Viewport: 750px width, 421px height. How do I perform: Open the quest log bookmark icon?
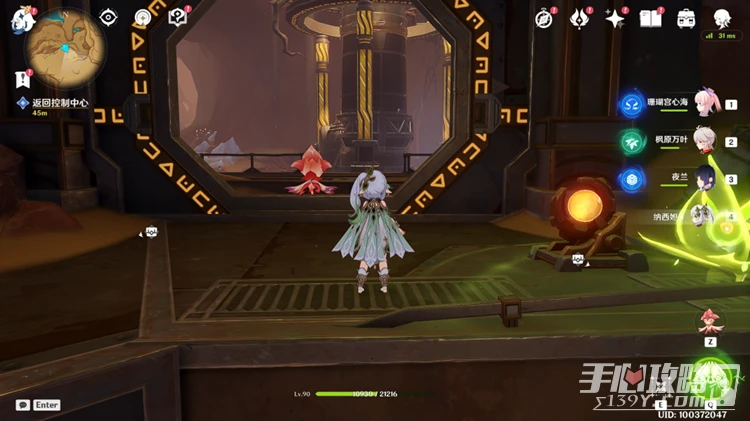(22, 79)
